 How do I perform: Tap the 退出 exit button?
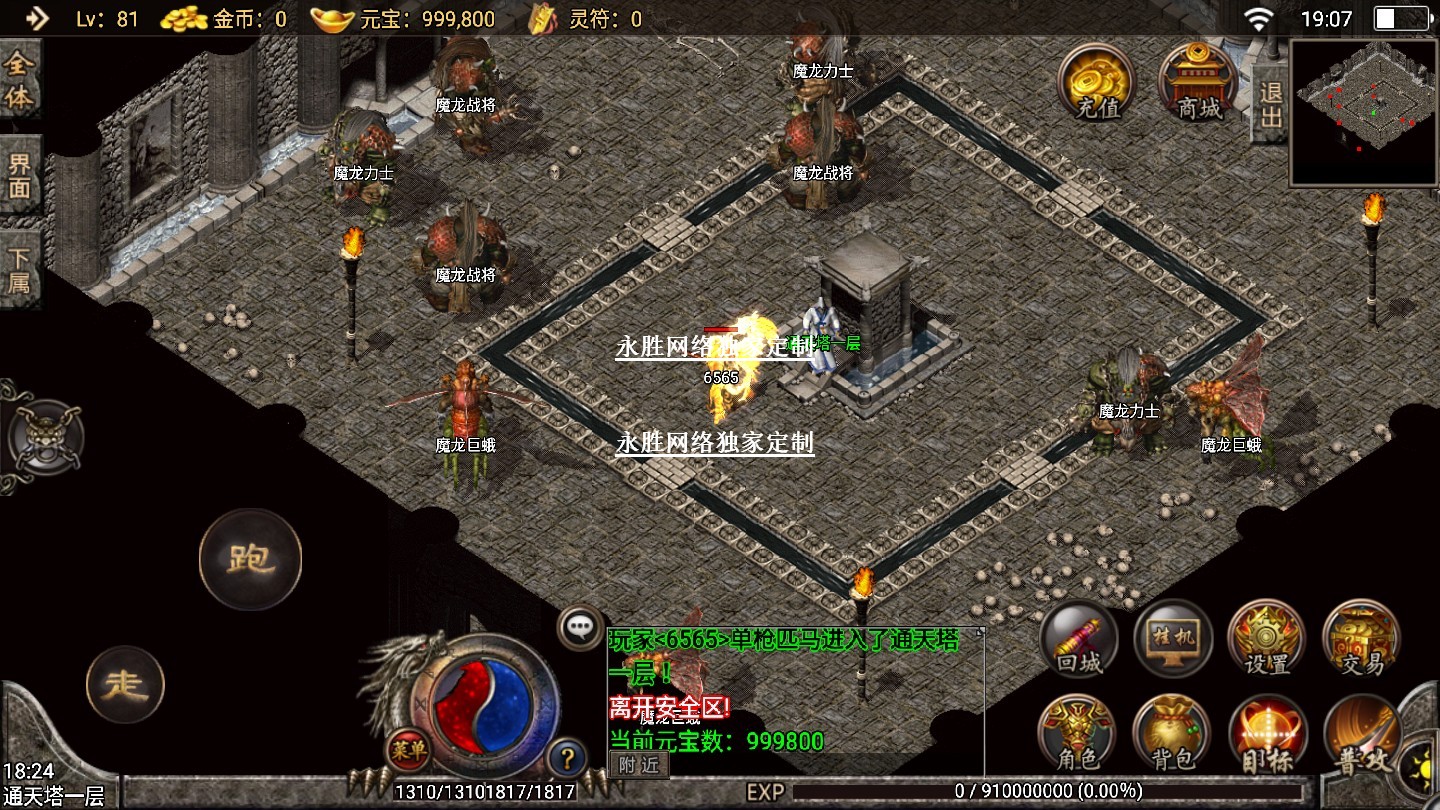[x=1270, y=104]
